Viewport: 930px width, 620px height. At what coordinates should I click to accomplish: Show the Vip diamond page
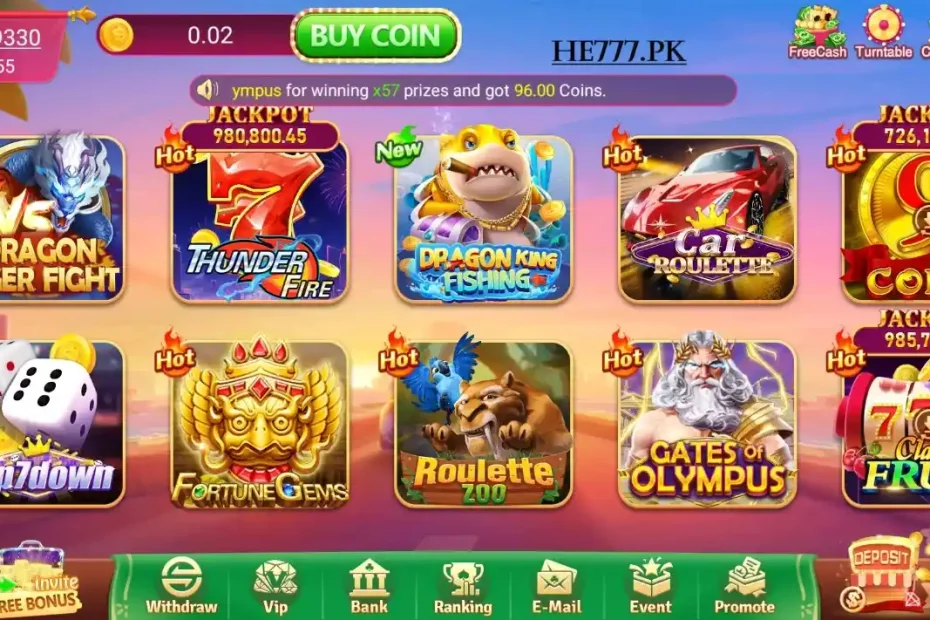pyautogui.click(x=275, y=586)
